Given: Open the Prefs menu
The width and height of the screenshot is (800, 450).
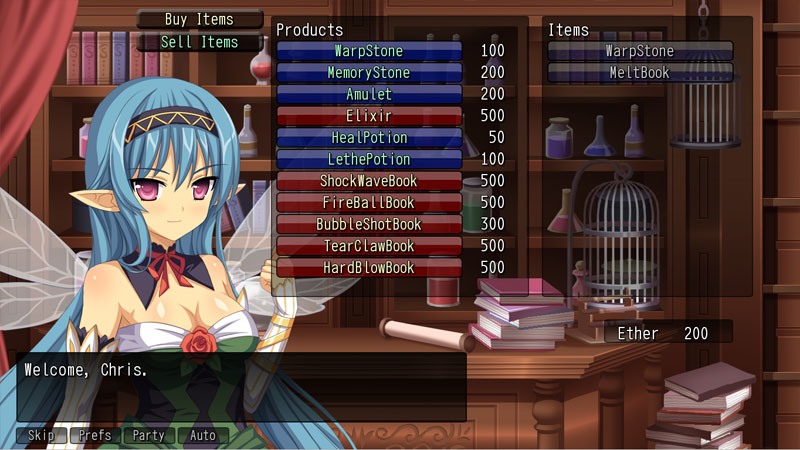Looking at the screenshot, I should tap(95, 436).
